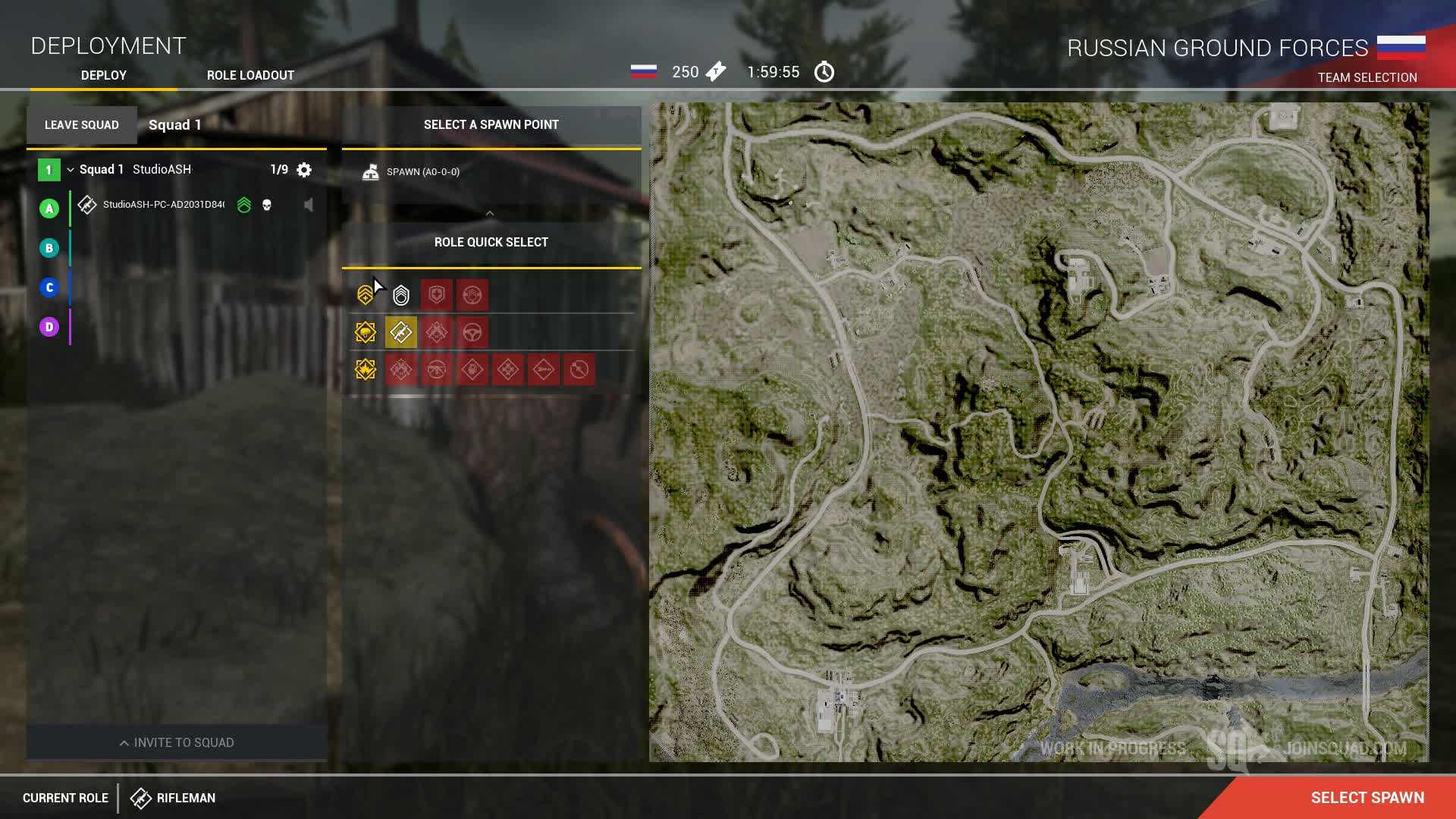Open Squad 1 settings gear
Viewport: 1456px width, 819px height.
pos(304,170)
